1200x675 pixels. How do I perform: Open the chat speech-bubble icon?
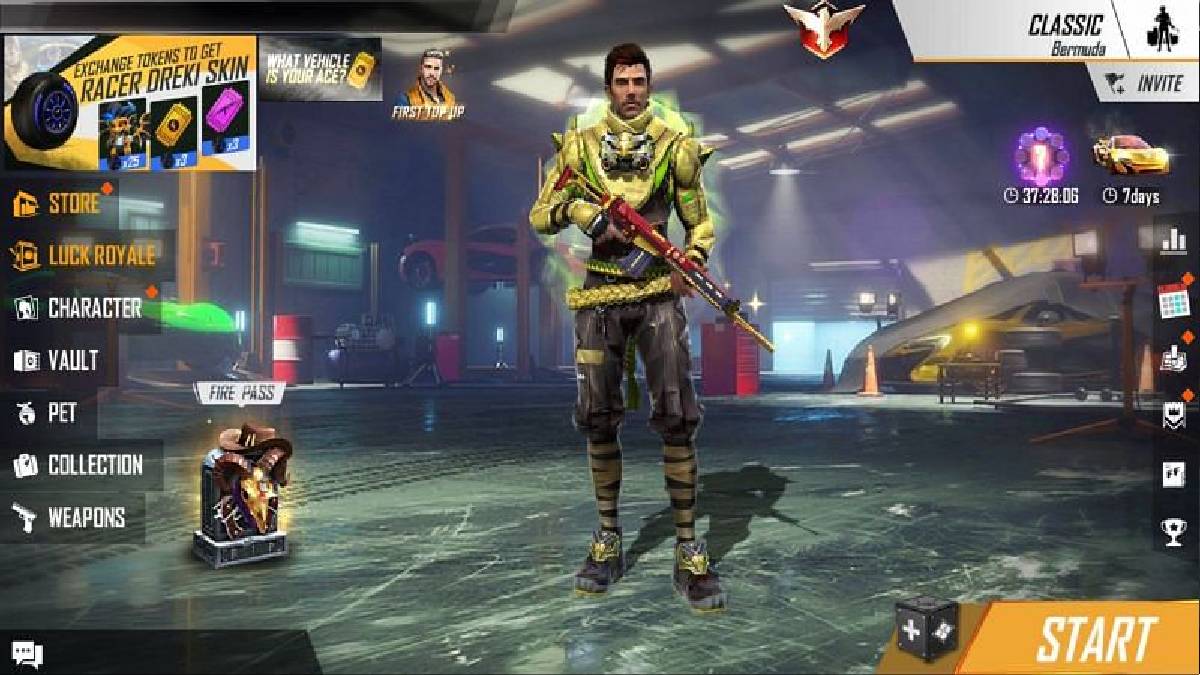tap(27, 654)
